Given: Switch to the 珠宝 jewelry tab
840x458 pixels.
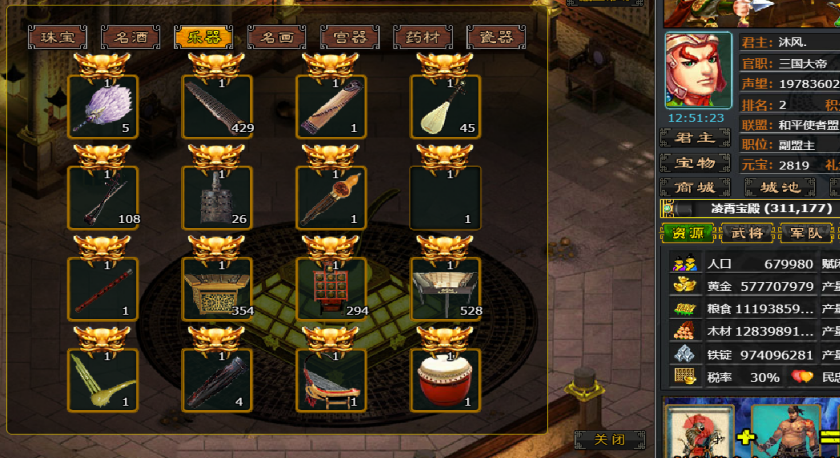Looking at the screenshot, I should point(57,38).
